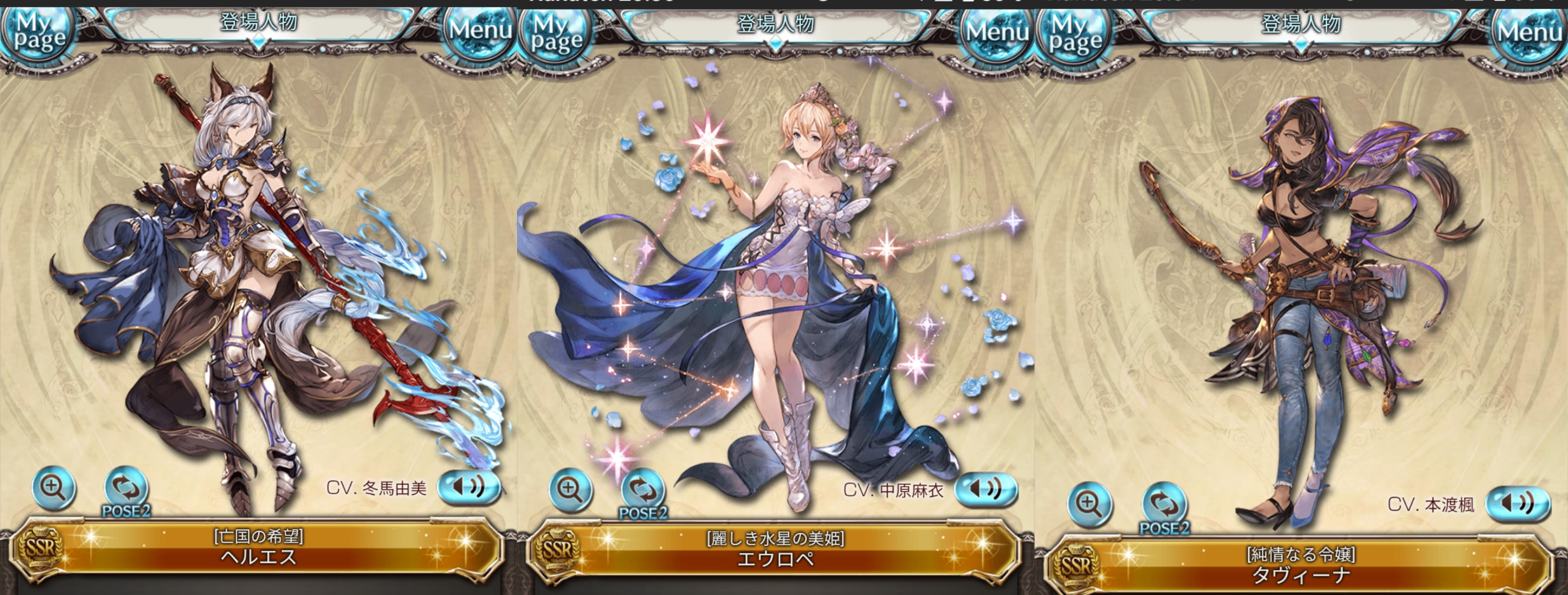Open My page above the エウロペ character panel

point(556,34)
